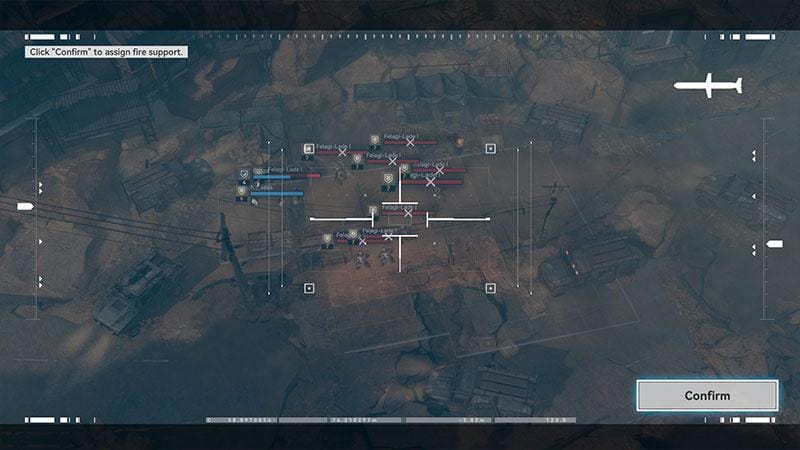
Task: Confirm the fire support assignment
Action: (x=707, y=395)
